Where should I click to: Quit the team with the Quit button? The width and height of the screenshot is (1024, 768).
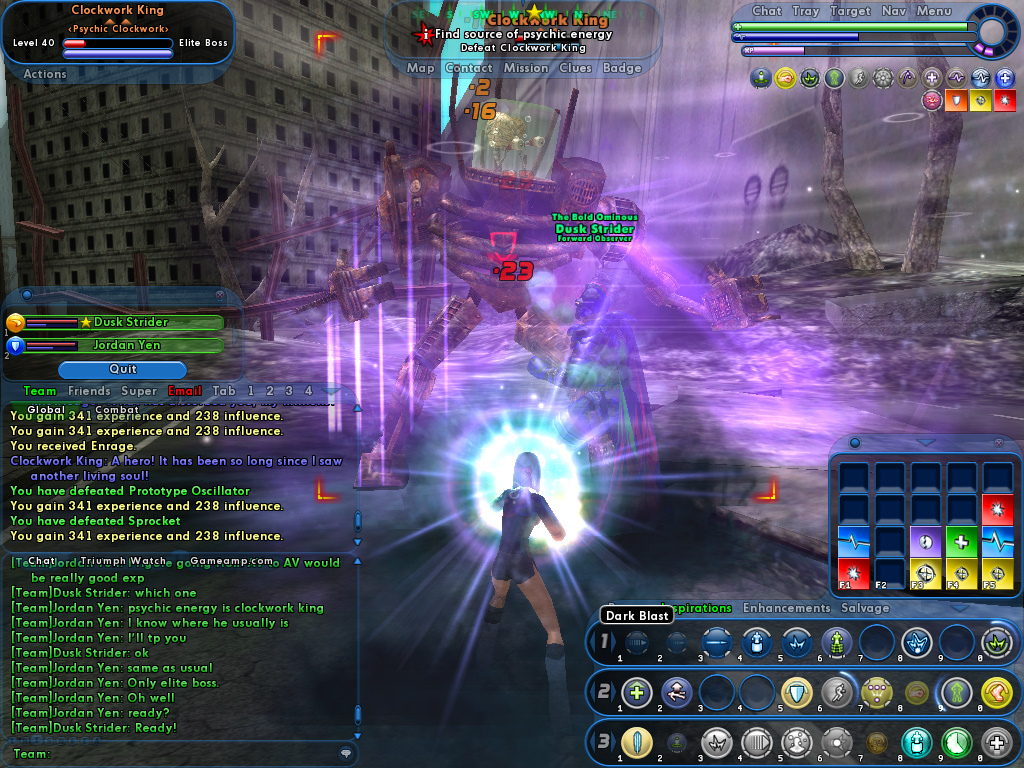(122, 369)
